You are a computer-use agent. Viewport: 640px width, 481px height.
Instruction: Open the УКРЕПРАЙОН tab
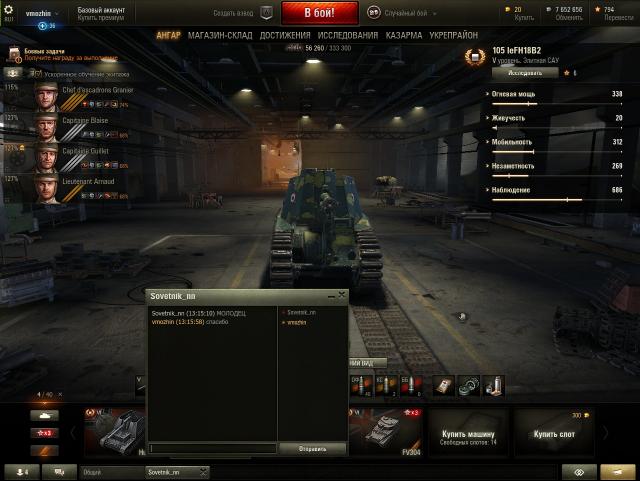click(454, 35)
